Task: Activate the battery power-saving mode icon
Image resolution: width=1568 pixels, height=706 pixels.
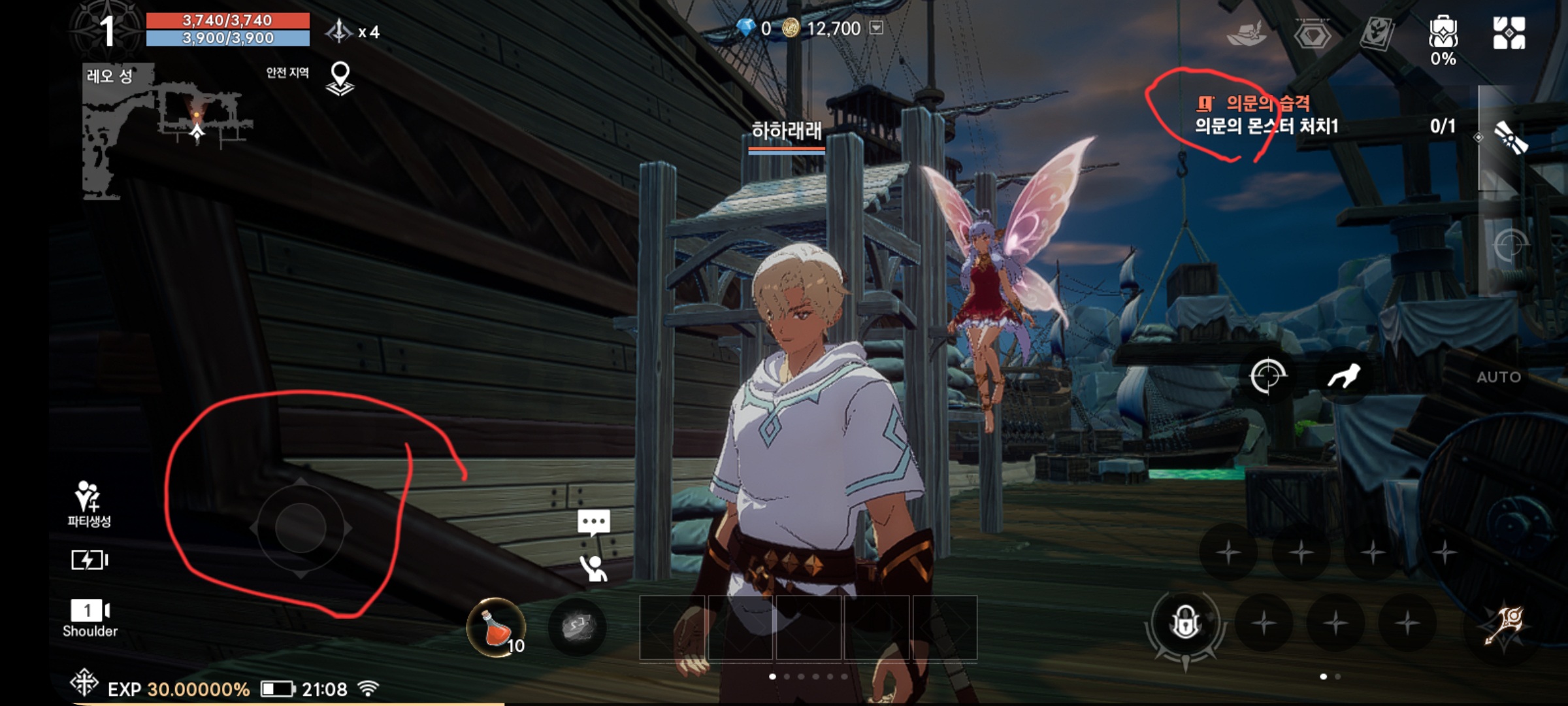Action: (x=89, y=560)
